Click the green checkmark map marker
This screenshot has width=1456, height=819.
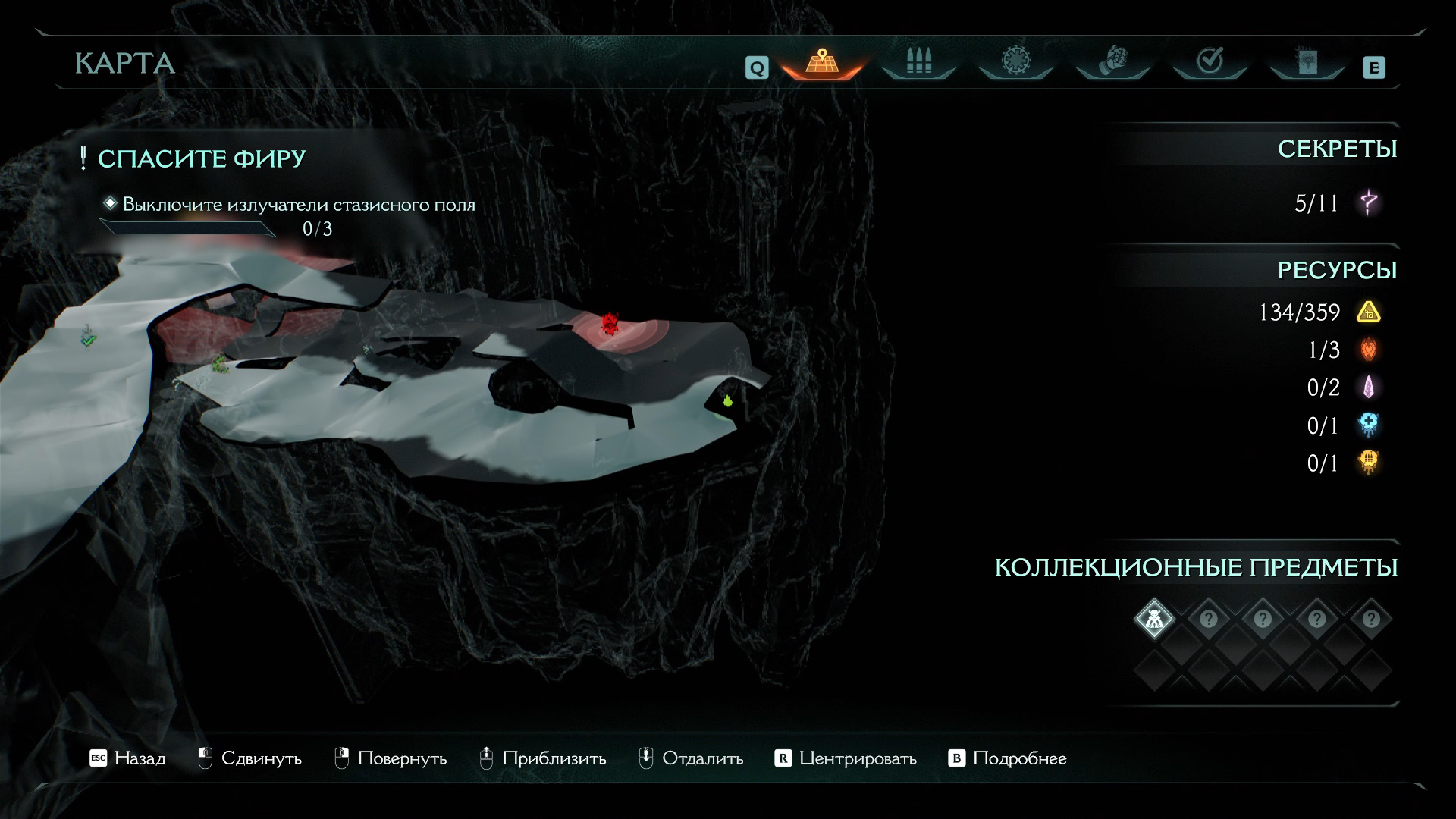(x=88, y=337)
